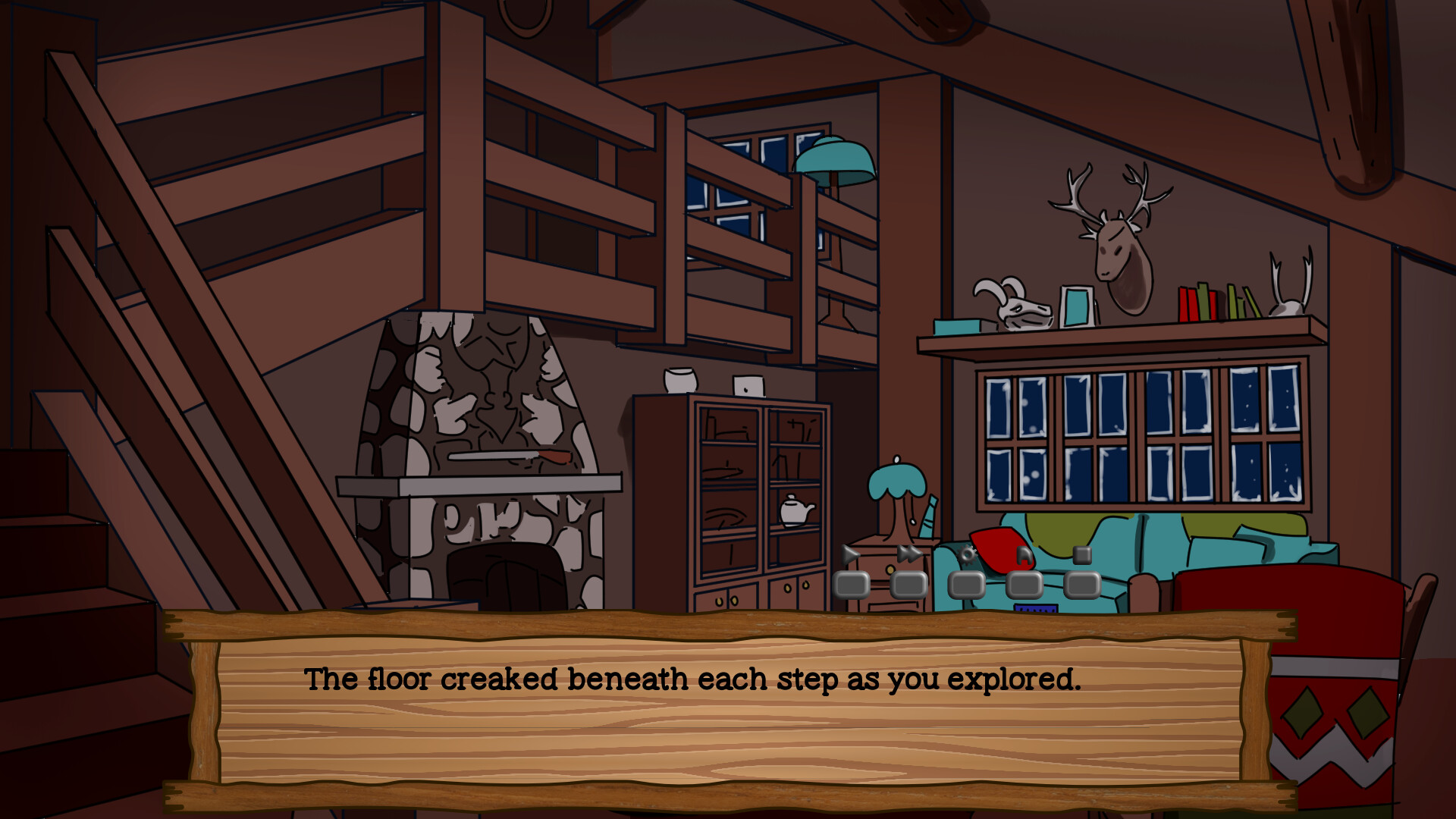
Task: Open settings with the gear button
Action: click(x=967, y=584)
